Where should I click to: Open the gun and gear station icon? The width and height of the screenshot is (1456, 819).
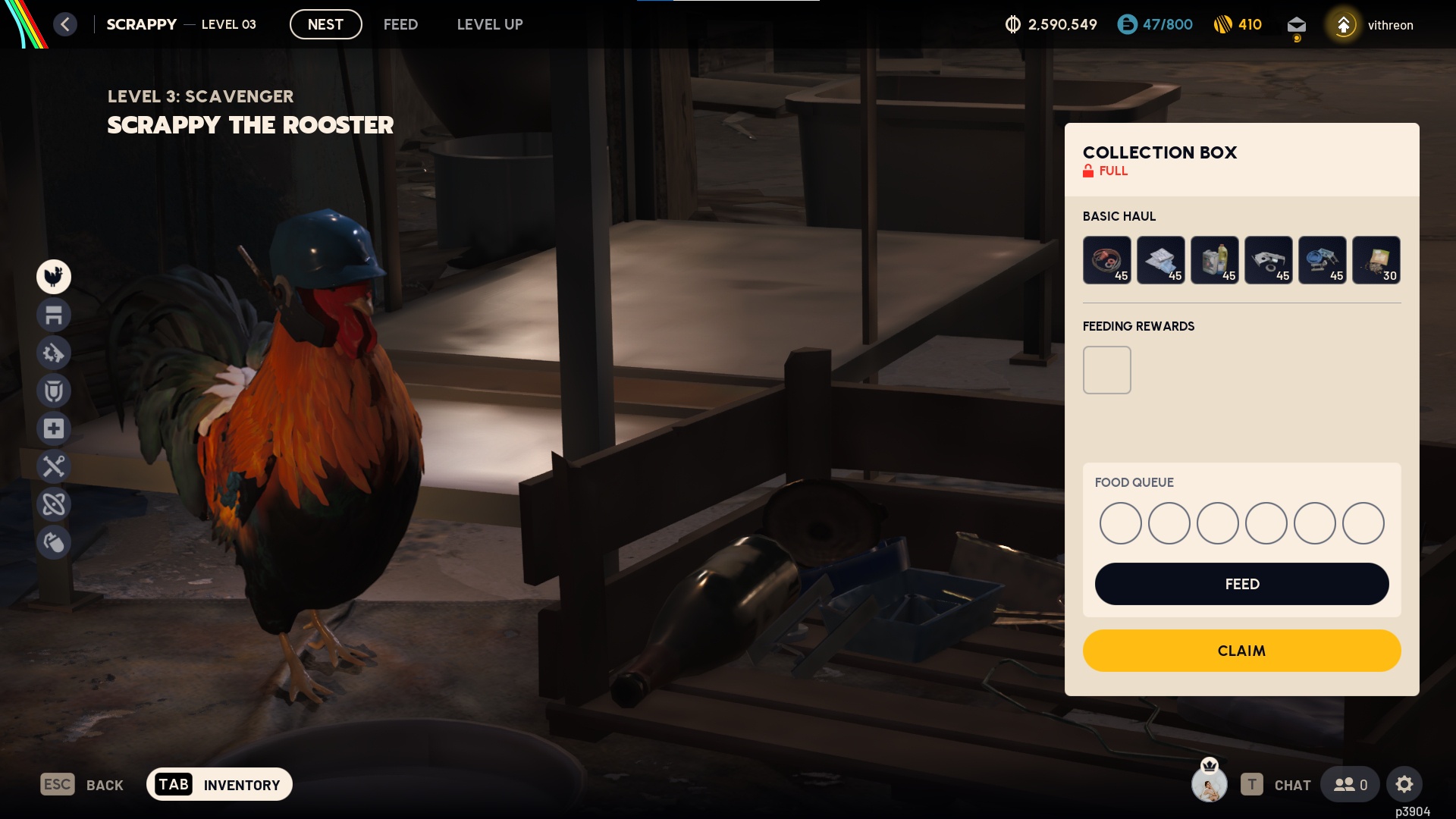click(x=54, y=353)
